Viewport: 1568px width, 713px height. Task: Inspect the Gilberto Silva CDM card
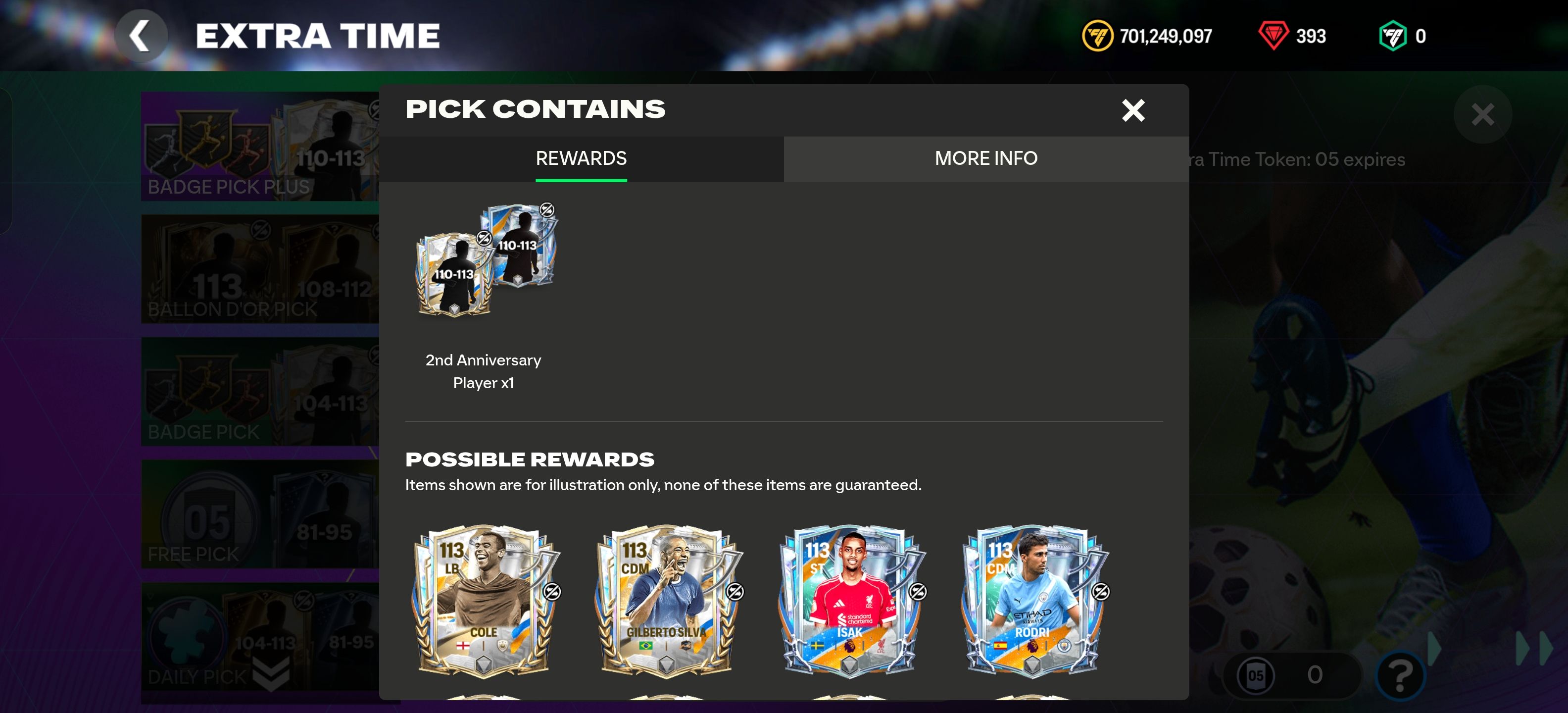pos(668,601)
